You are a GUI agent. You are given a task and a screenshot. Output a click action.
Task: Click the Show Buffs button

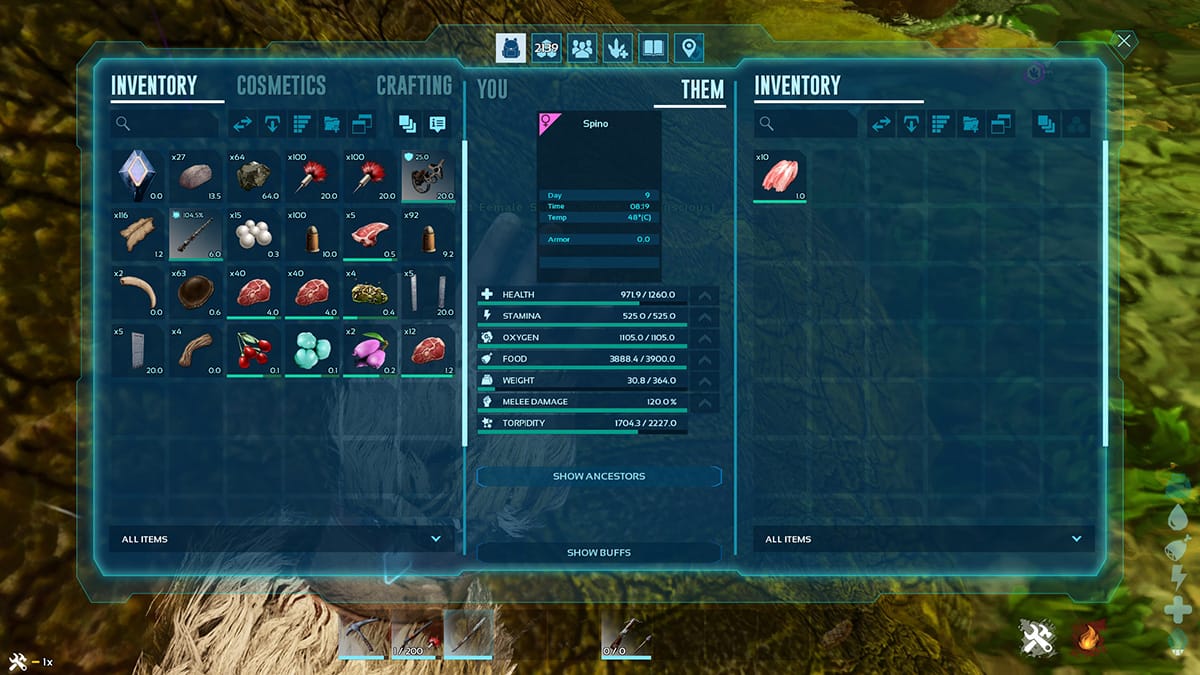(x=599, y=552)
